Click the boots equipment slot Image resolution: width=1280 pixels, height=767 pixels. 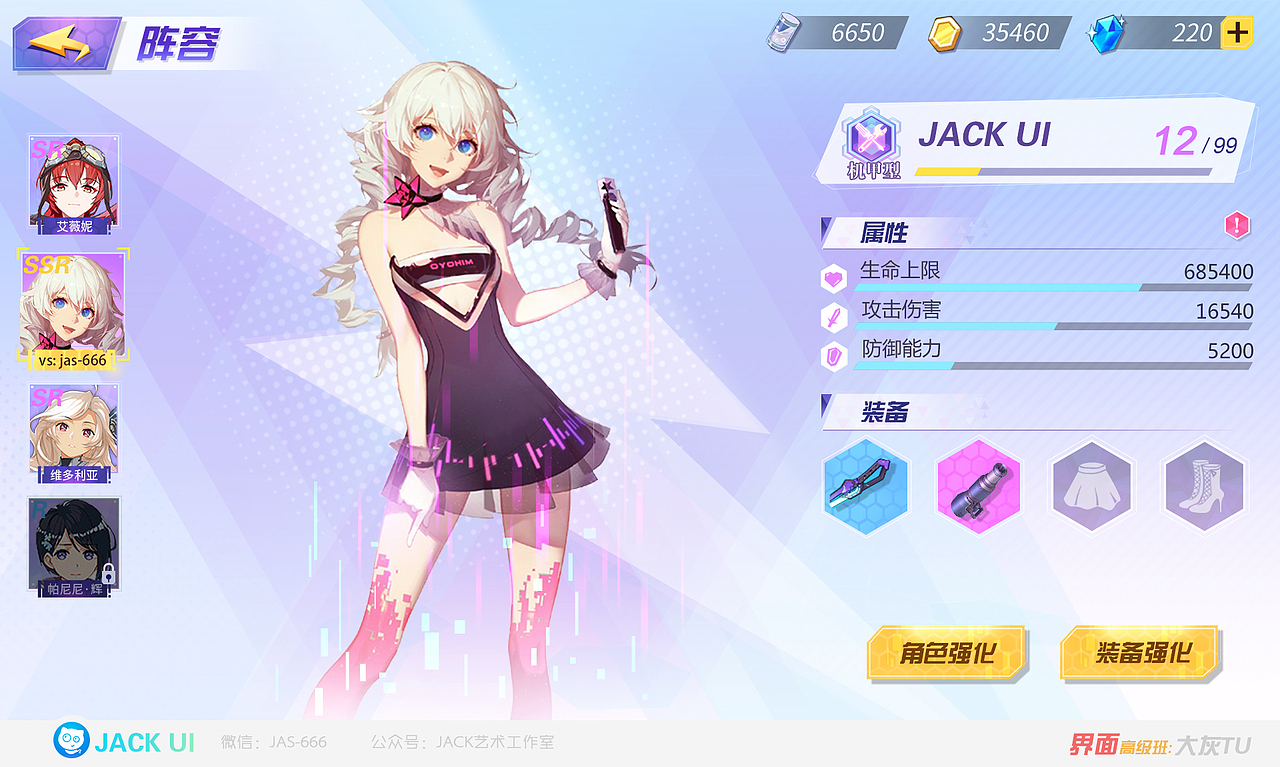click(1205, 487)
